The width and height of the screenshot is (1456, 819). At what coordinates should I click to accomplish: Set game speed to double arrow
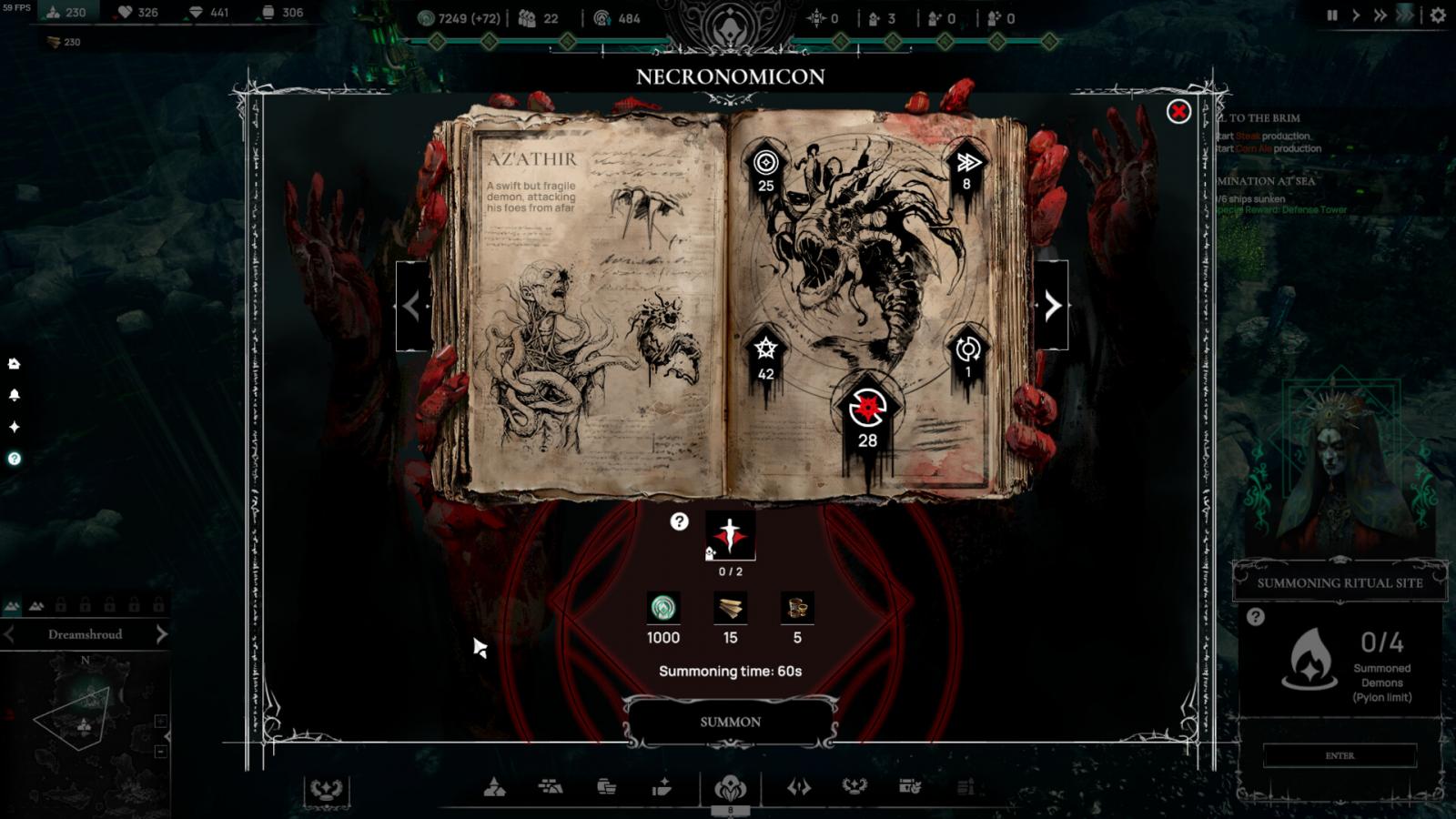1380,15
